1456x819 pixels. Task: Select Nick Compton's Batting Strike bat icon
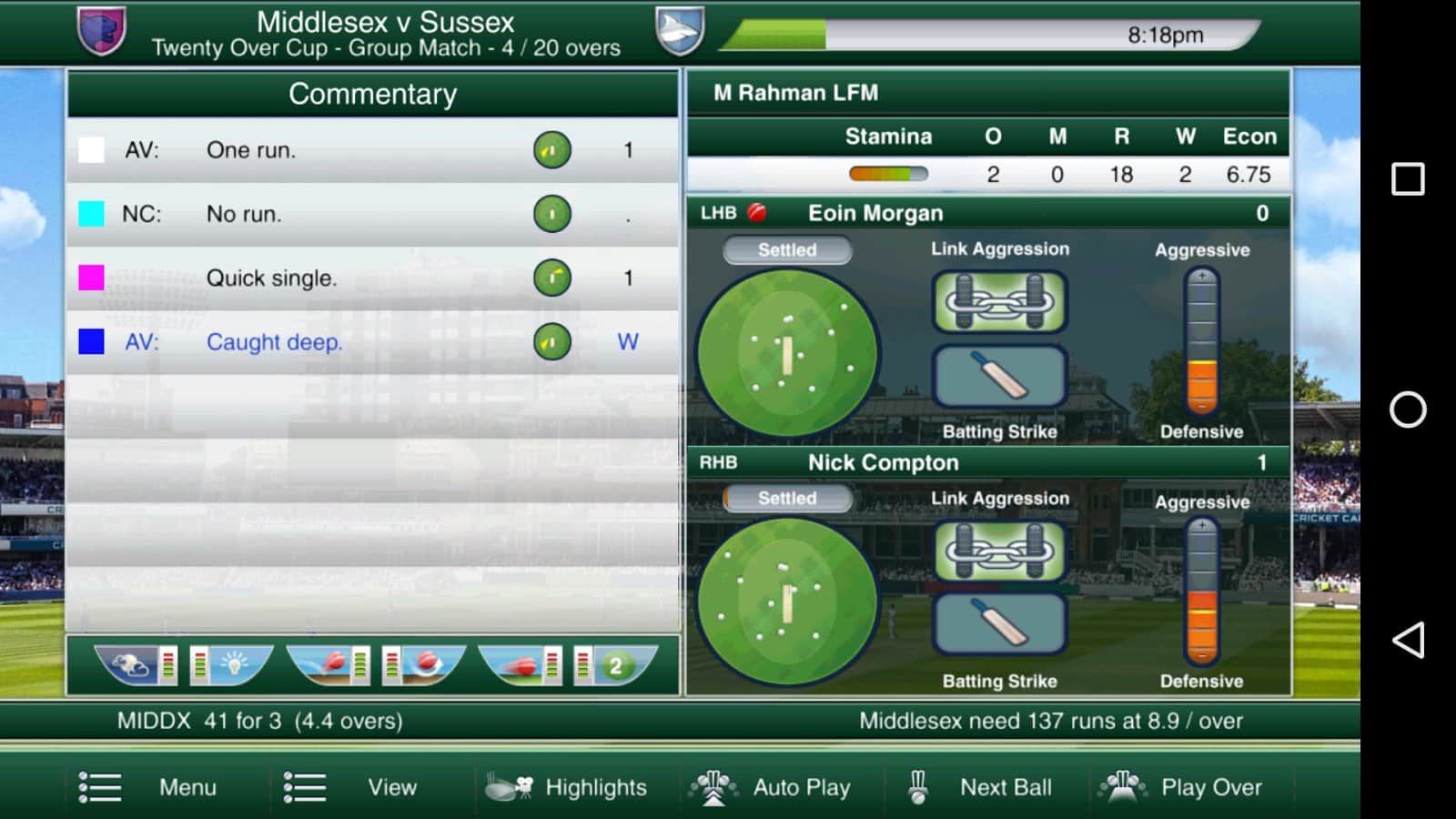point(1000,624)
